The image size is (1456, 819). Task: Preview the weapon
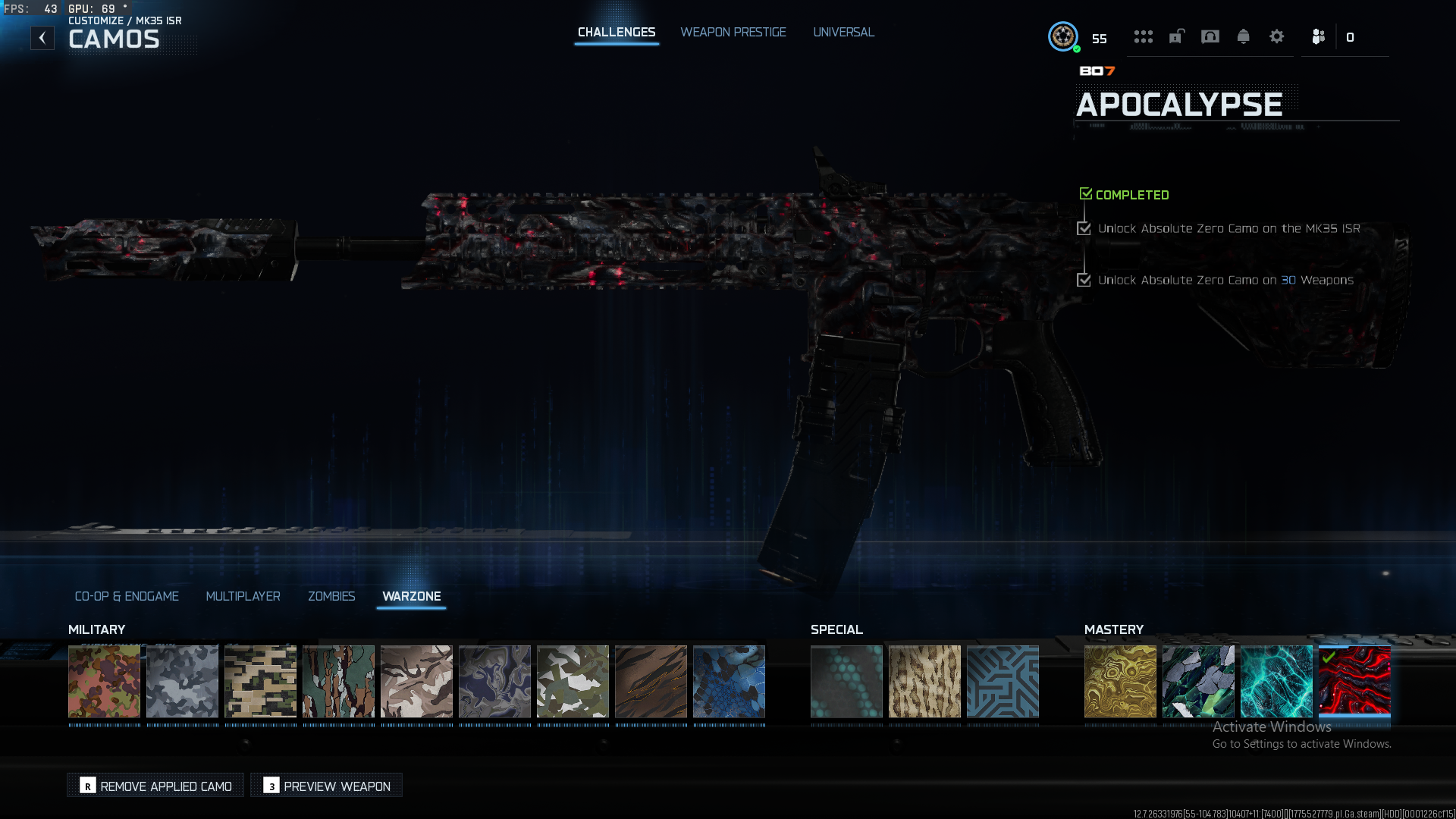click(327, 786)
